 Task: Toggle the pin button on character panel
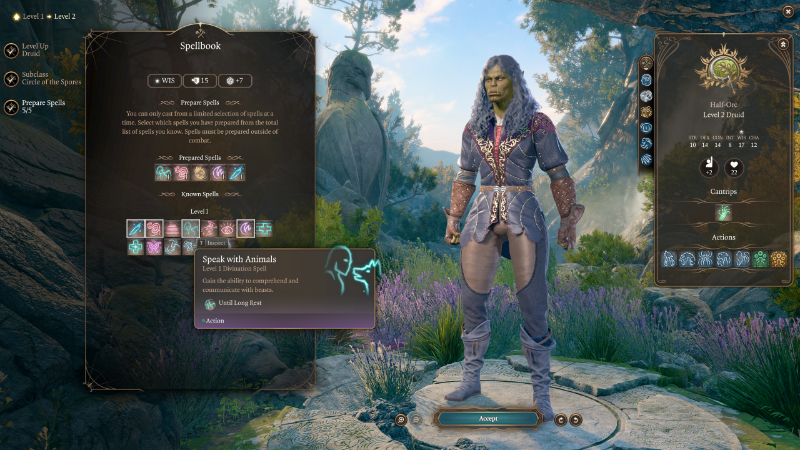pos(782,44)
